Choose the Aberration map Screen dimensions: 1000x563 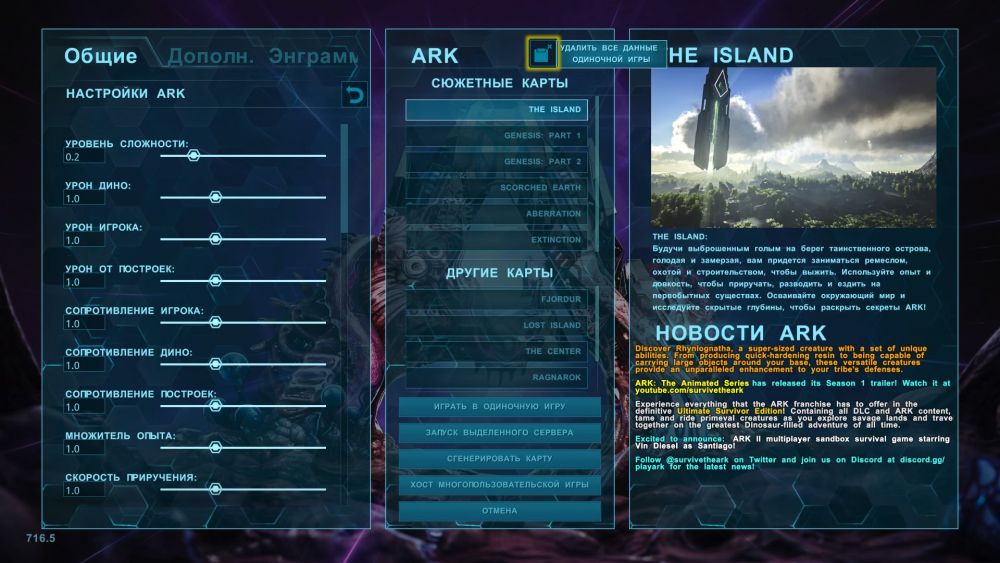[497, 213]
